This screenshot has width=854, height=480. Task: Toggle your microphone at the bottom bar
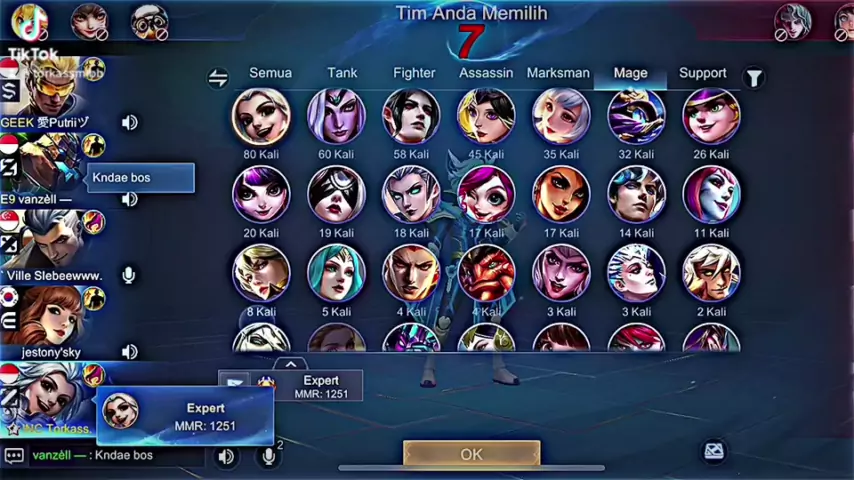[x=268, y=456]
